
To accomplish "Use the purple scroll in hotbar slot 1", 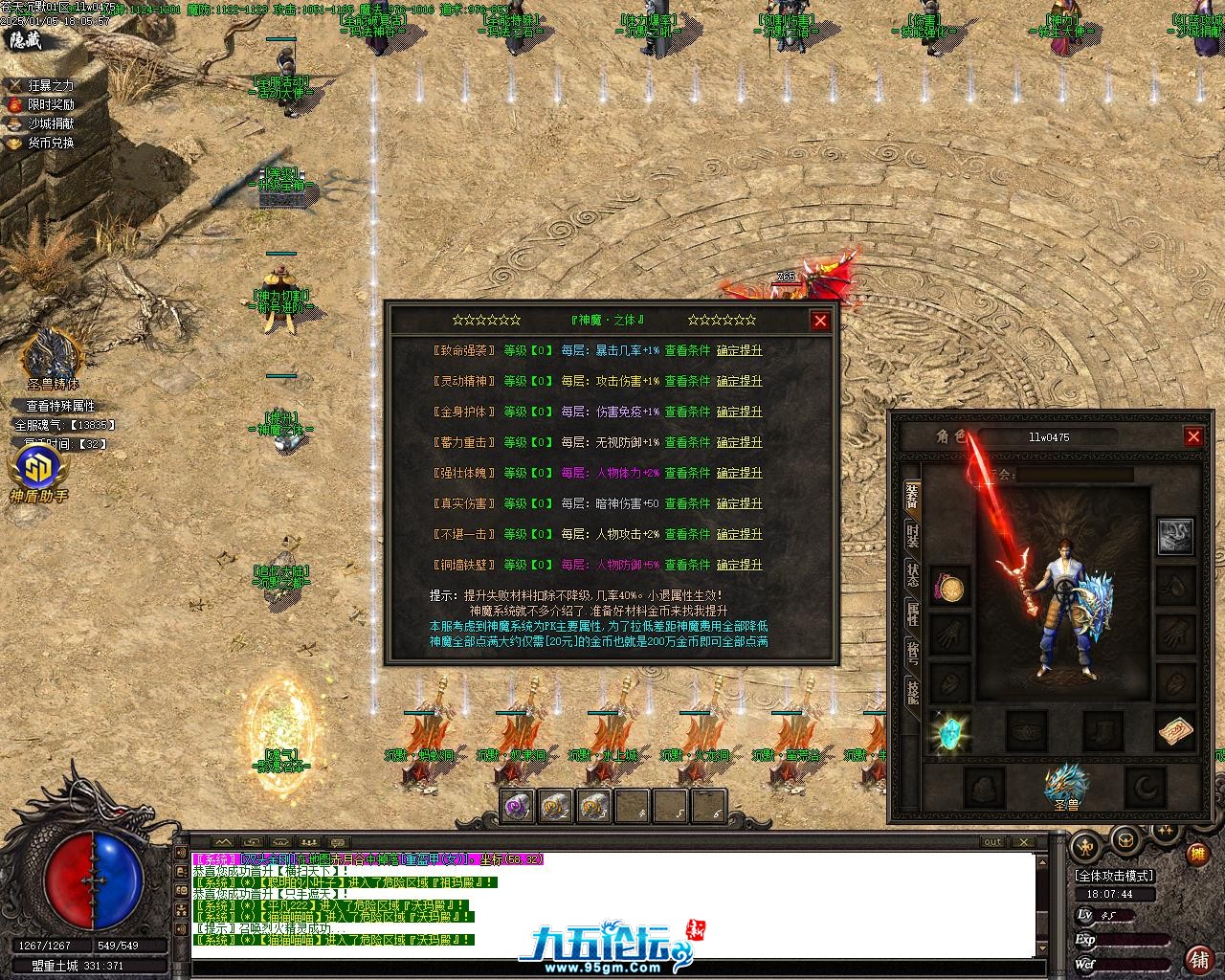I will pos(518,807).
